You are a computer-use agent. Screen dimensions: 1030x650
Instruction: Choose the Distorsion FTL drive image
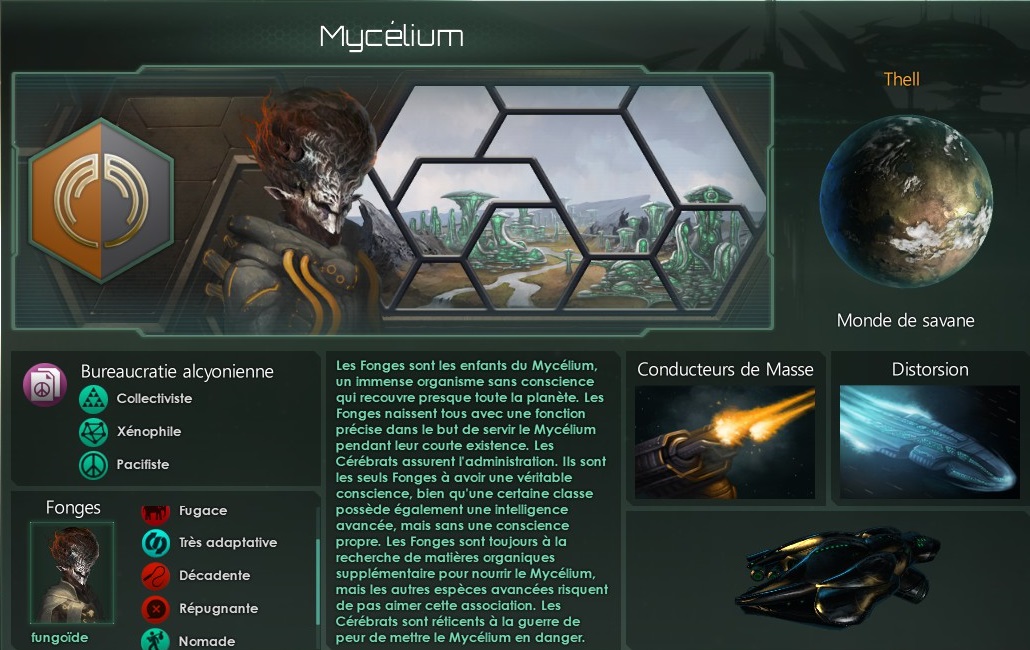[x=929, y=441]
